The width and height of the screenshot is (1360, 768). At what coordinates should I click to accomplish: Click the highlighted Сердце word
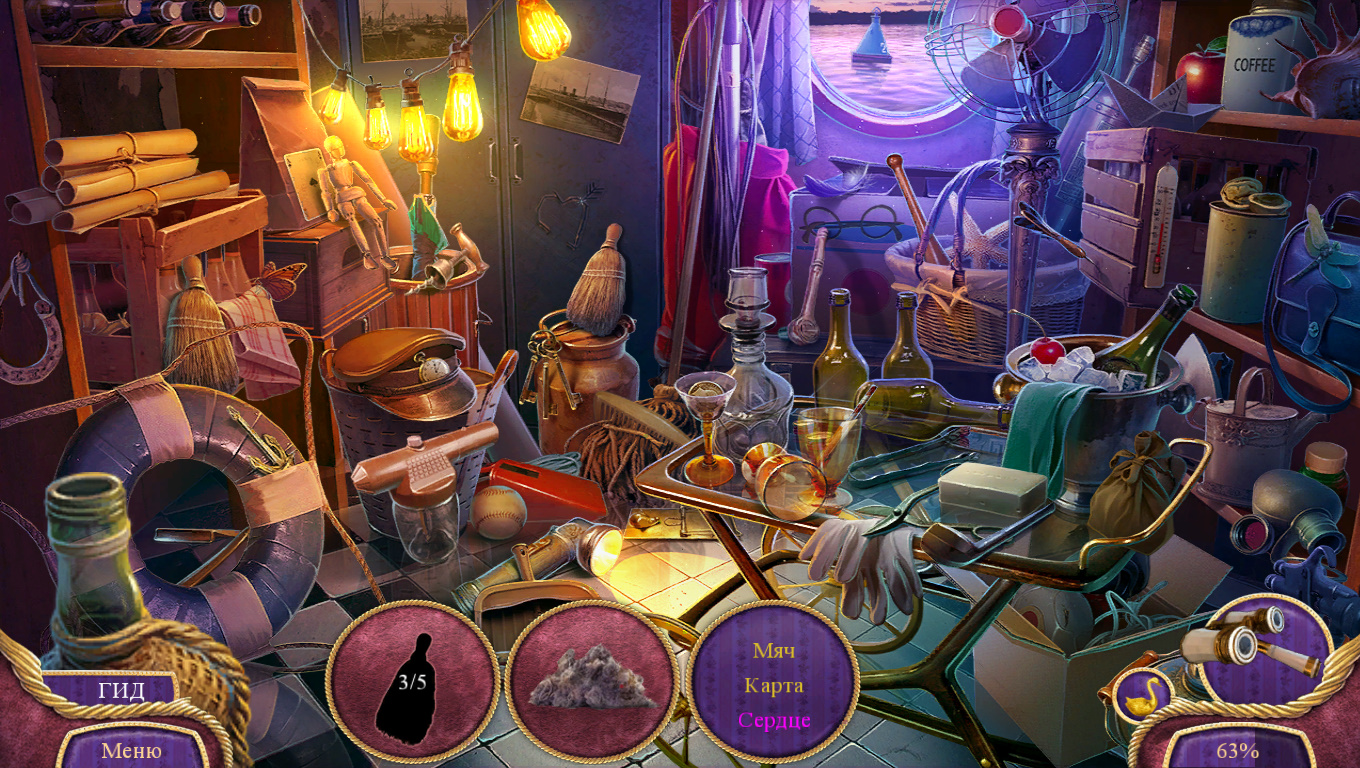pos(773,720)
